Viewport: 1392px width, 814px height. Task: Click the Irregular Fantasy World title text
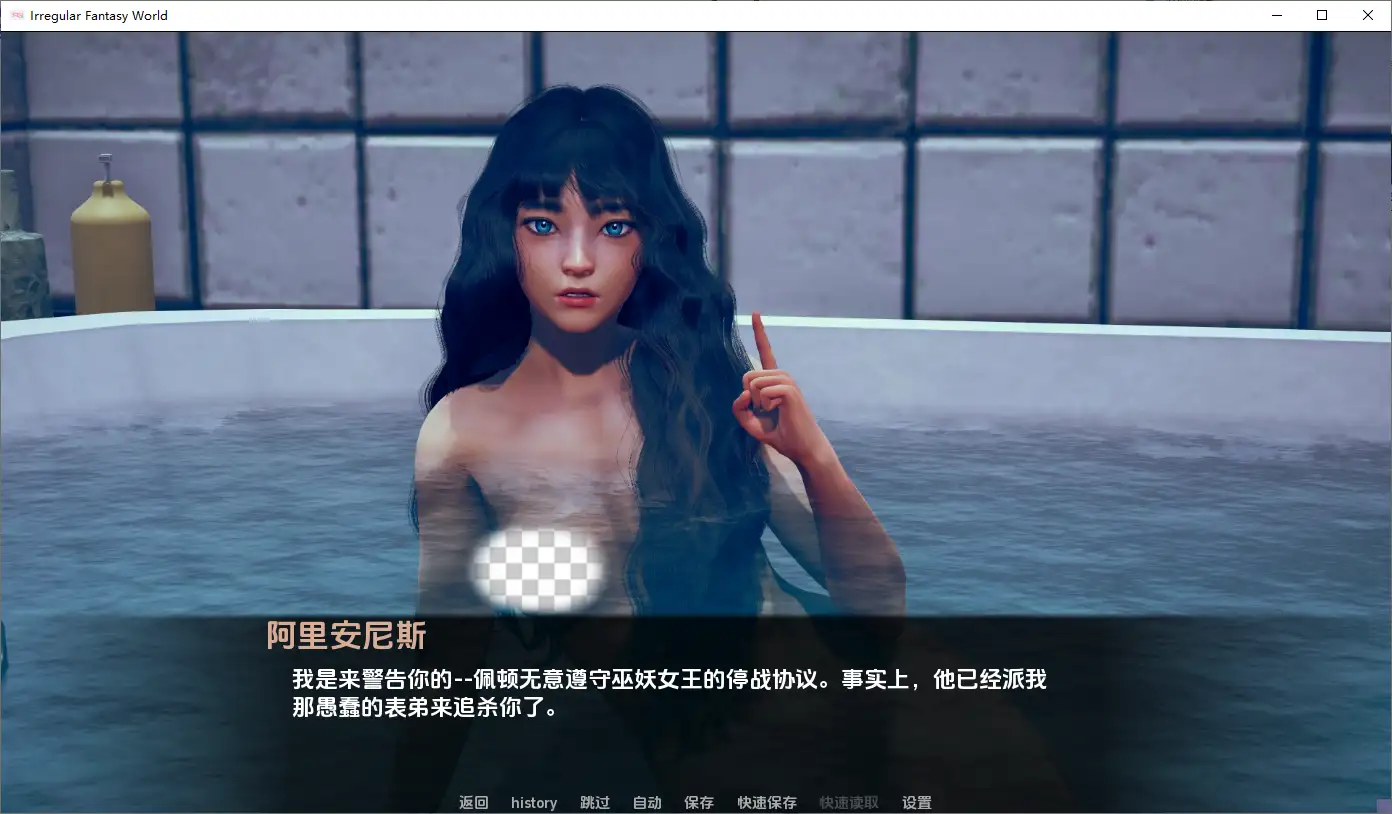pos(96,15)
